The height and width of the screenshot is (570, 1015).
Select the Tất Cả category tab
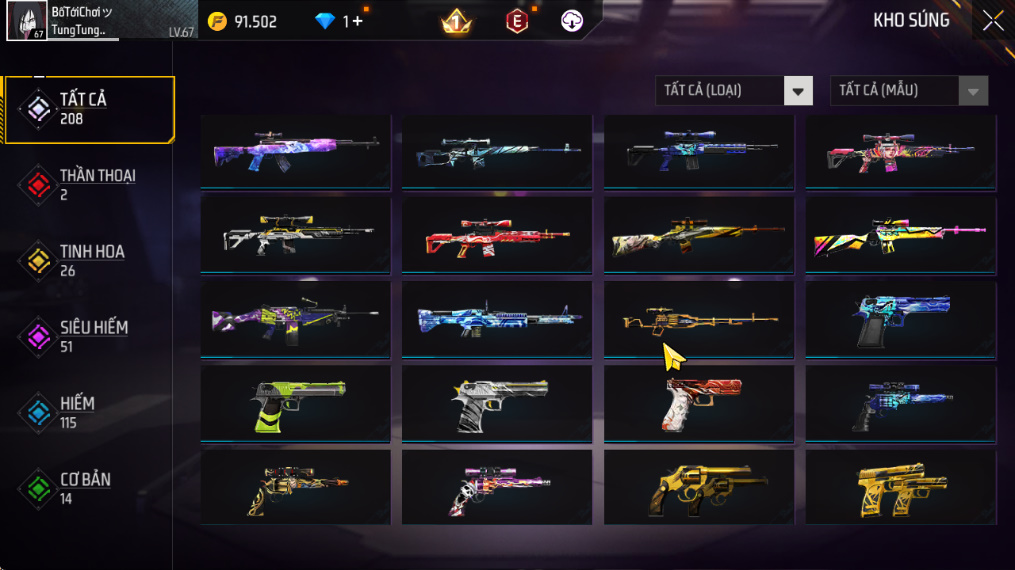pyautogui.click(x=90, y=109)
